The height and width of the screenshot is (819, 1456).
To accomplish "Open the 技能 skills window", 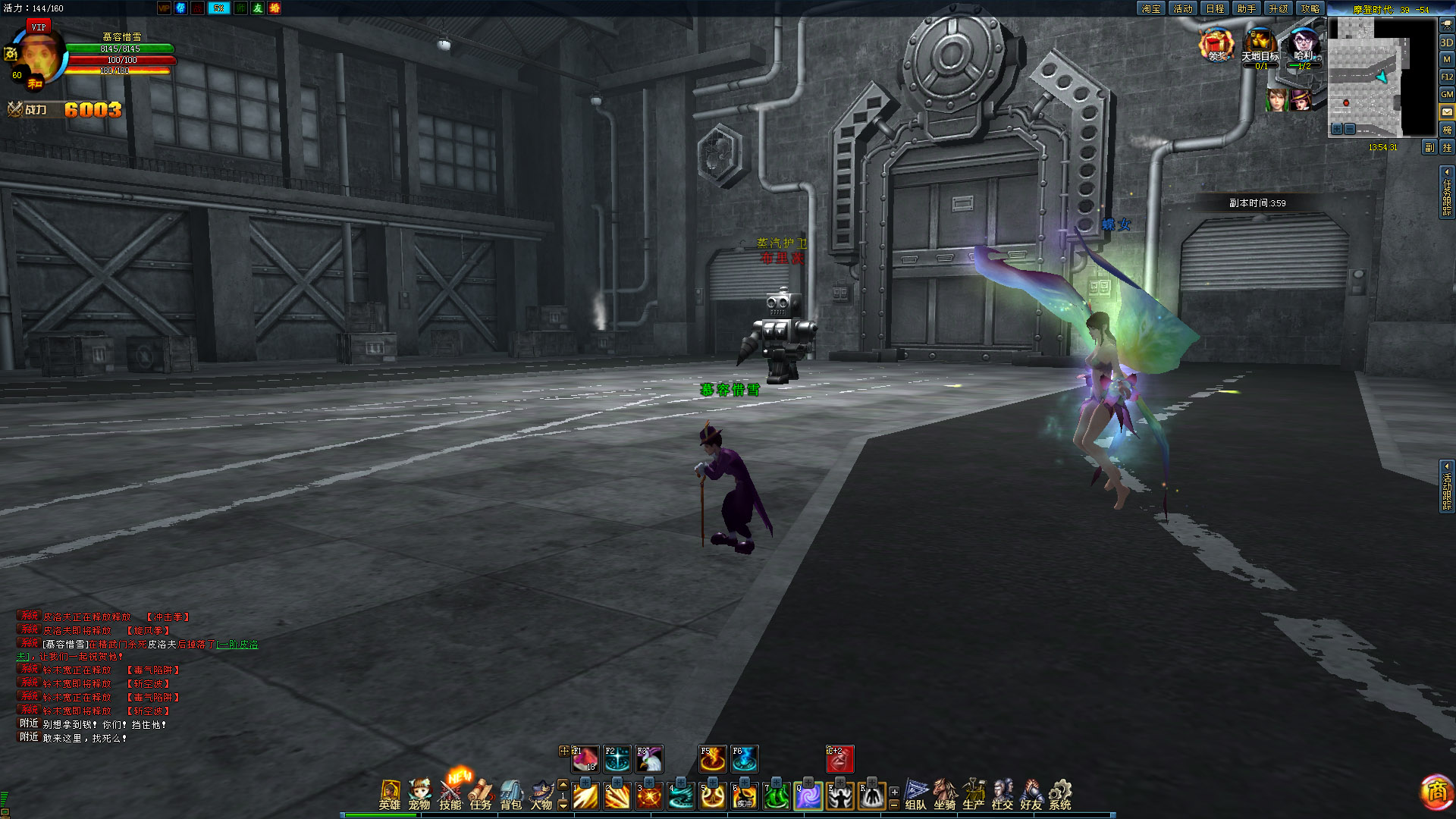I will 450,794.
